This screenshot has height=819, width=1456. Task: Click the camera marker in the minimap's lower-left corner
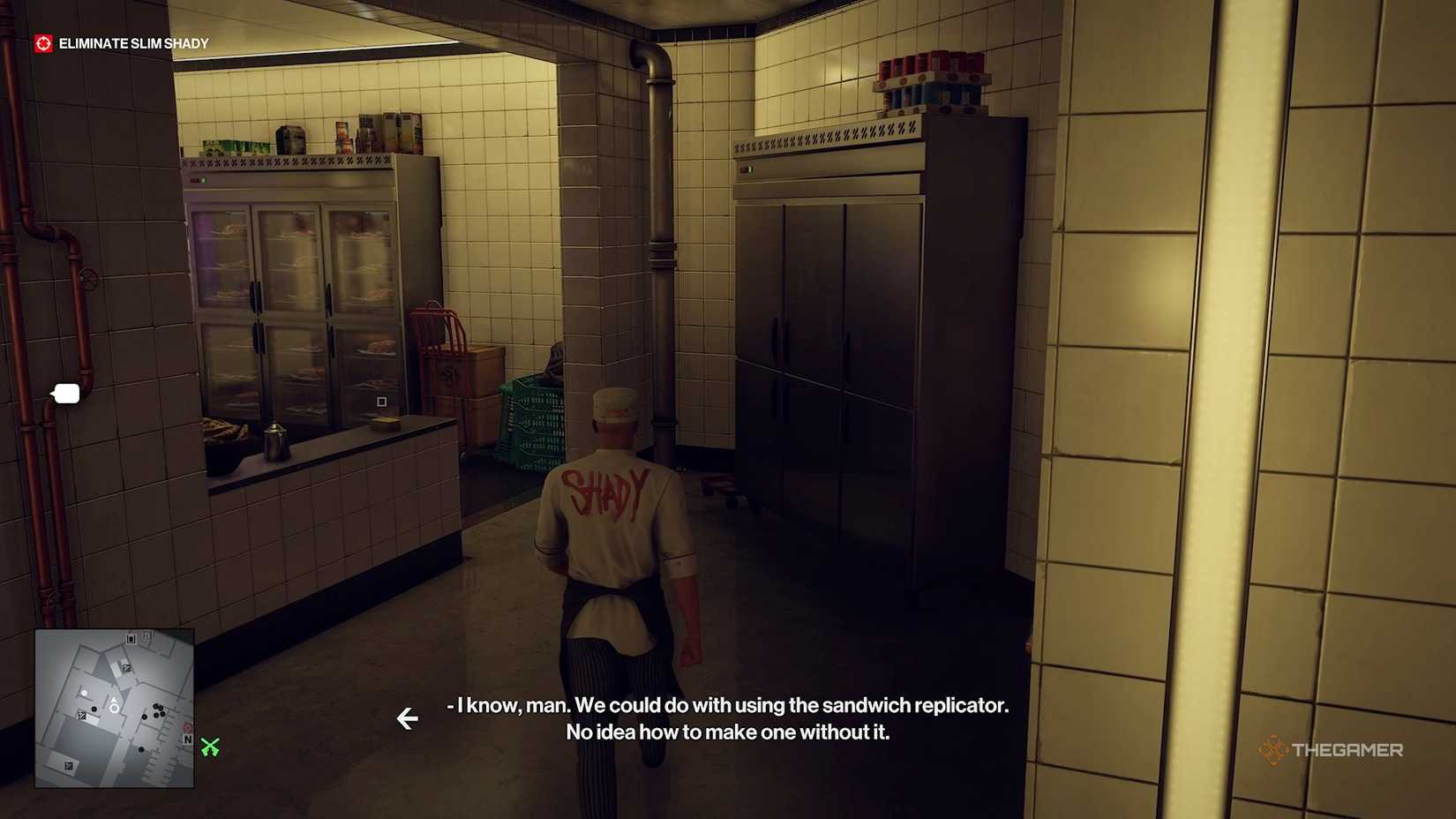[x=69, y=766]
